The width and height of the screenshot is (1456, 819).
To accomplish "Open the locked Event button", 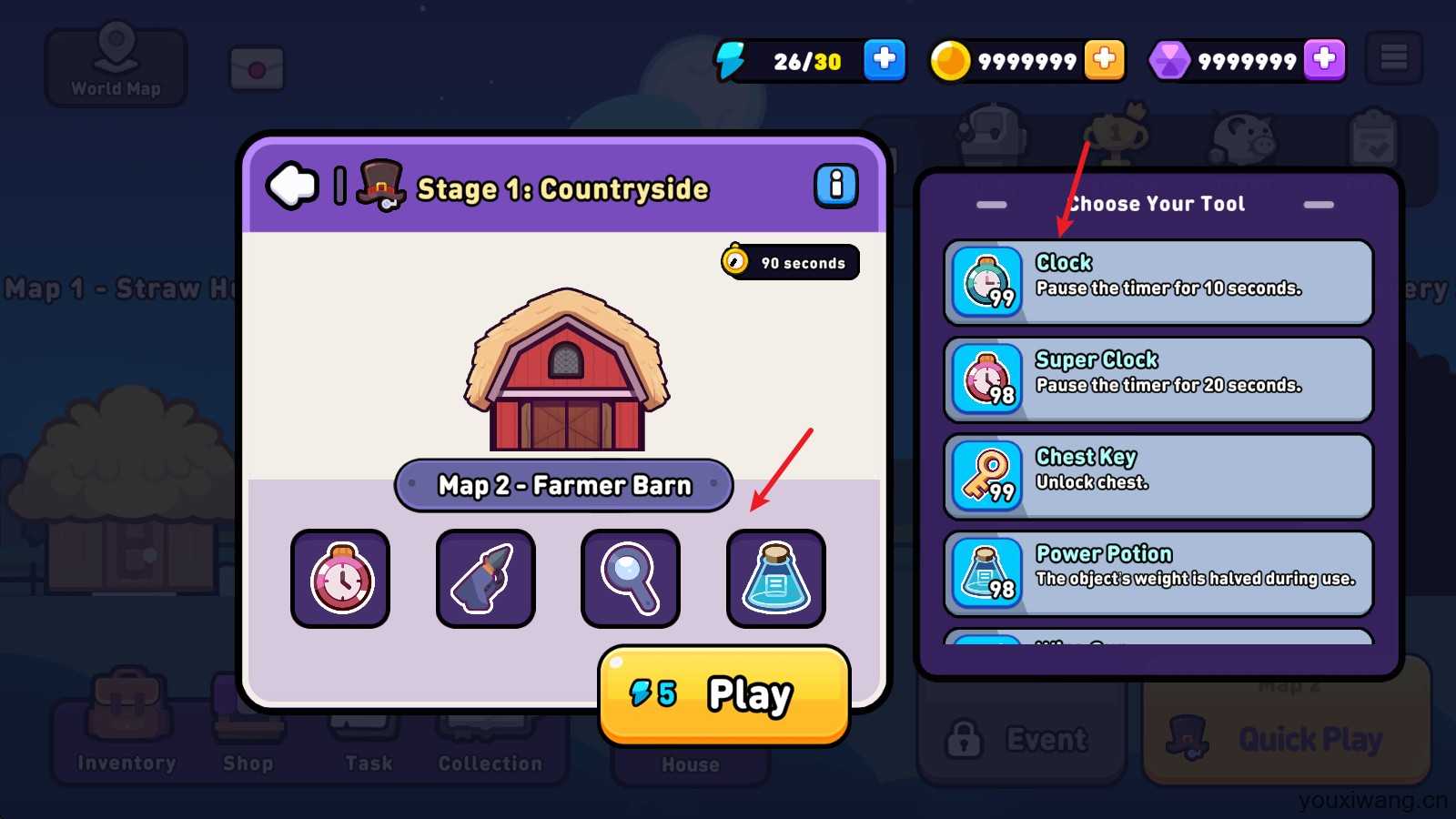I will point(1021,739).
